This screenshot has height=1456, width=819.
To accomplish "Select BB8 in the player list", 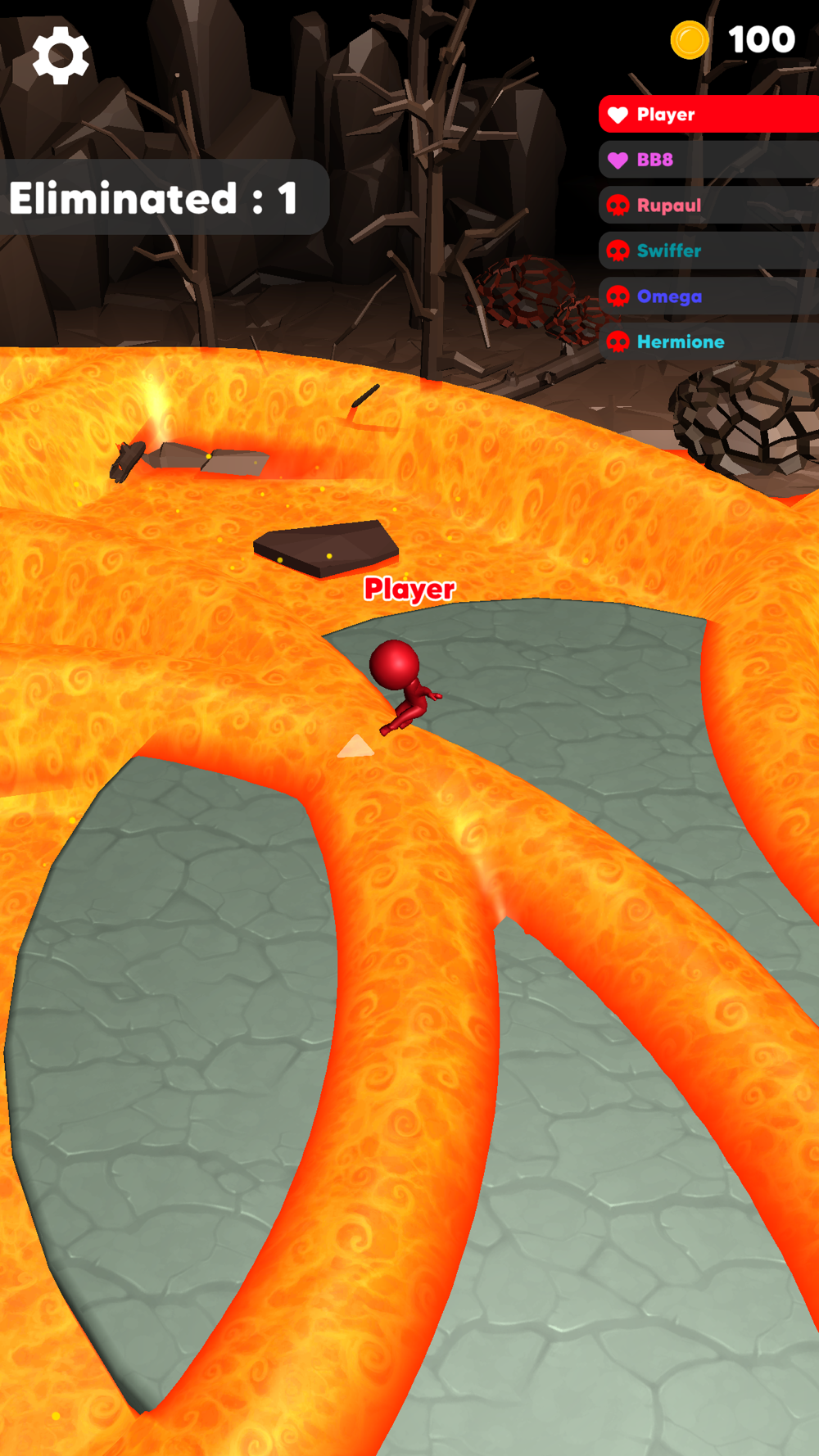I will (x=708, y=160).
